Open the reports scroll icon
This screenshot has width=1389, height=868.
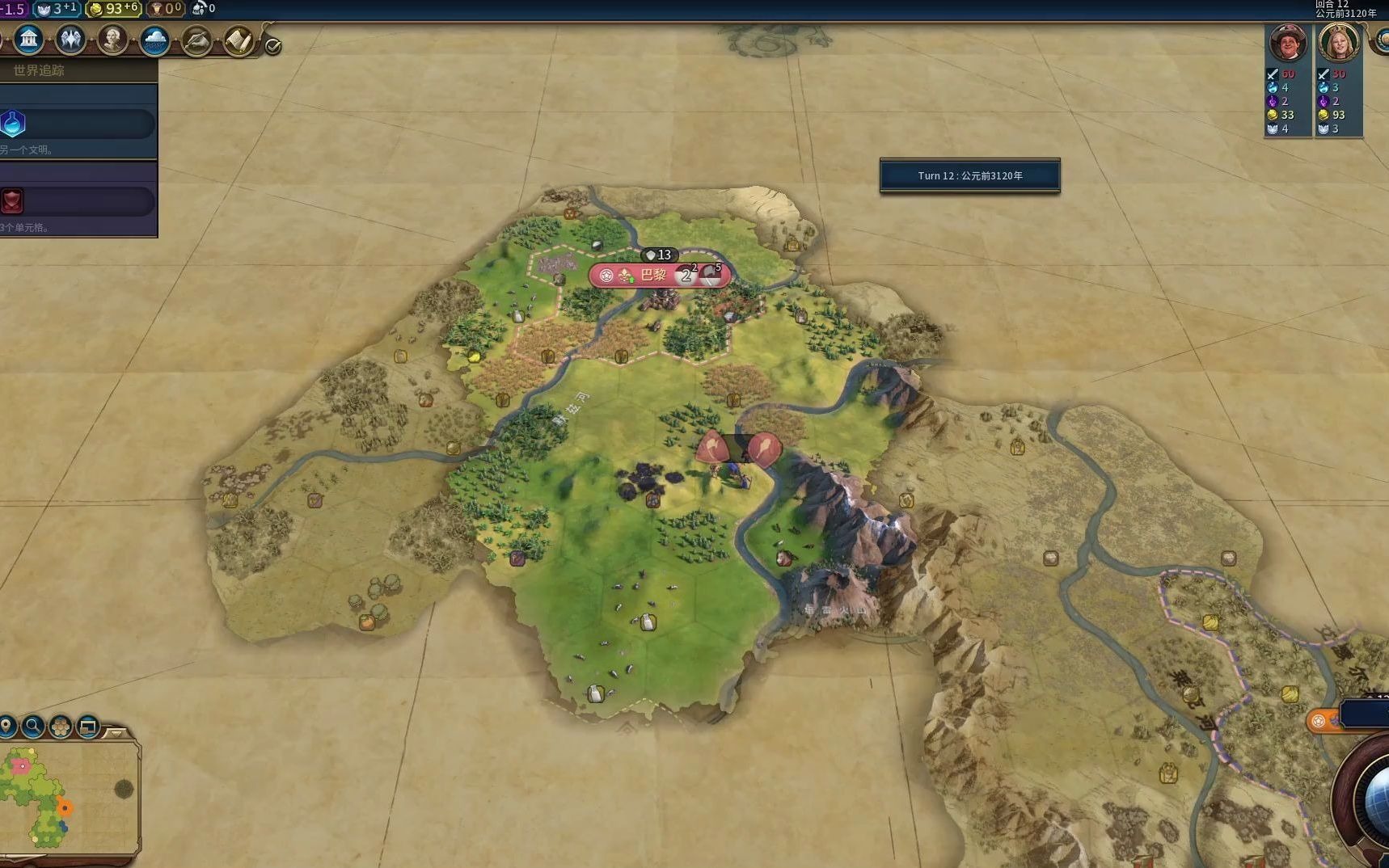(x=239, y=40)
